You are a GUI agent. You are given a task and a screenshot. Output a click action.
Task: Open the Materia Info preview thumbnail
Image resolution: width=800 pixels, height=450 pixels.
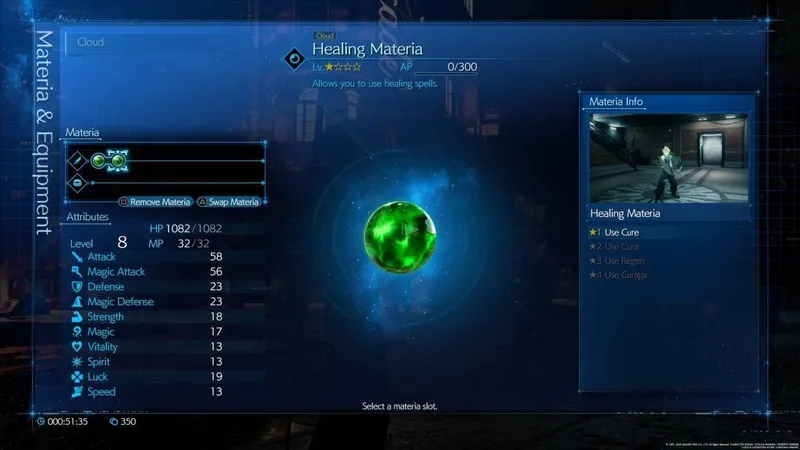655,157
